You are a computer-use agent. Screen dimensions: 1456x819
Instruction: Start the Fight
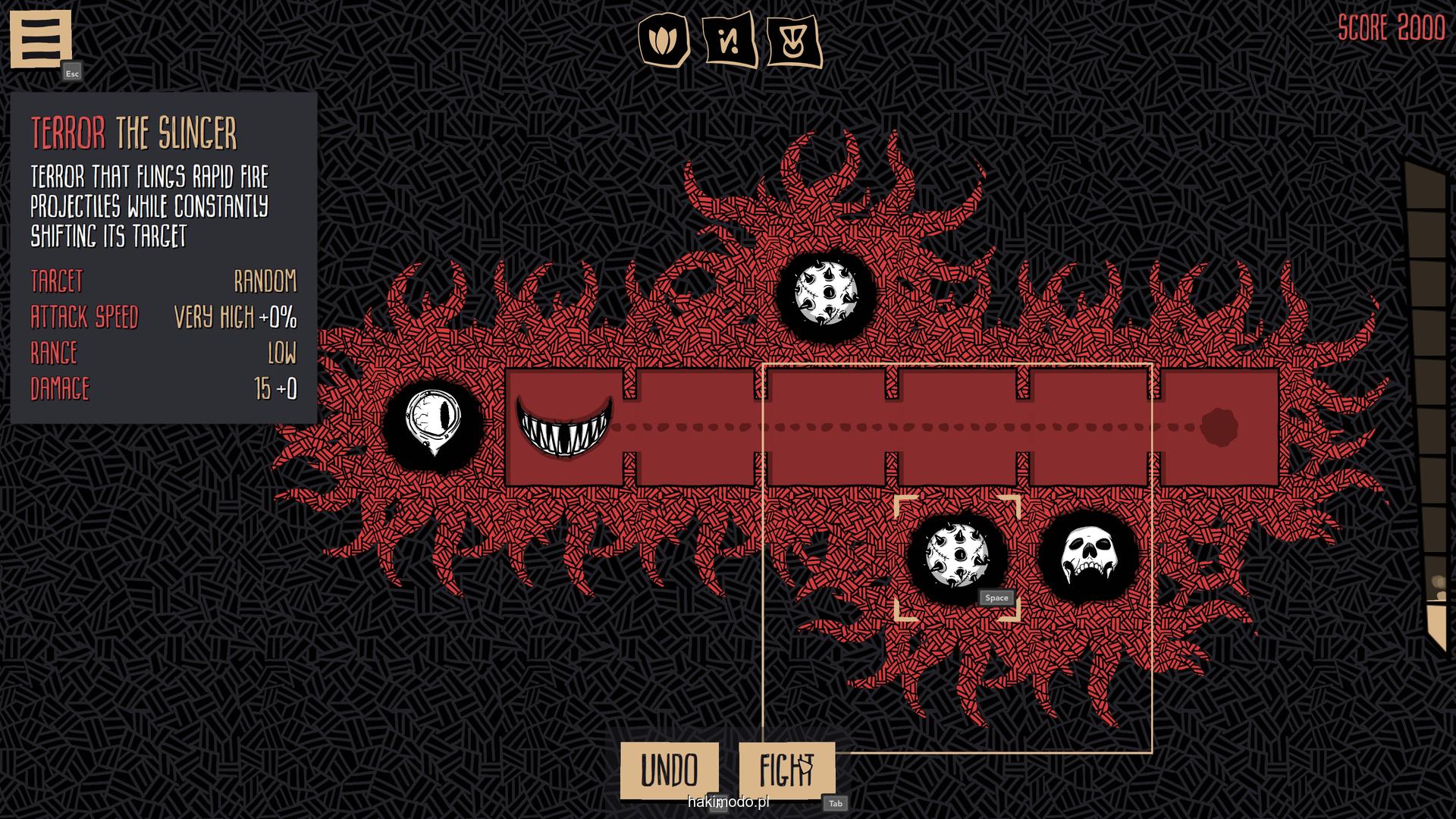786,770
